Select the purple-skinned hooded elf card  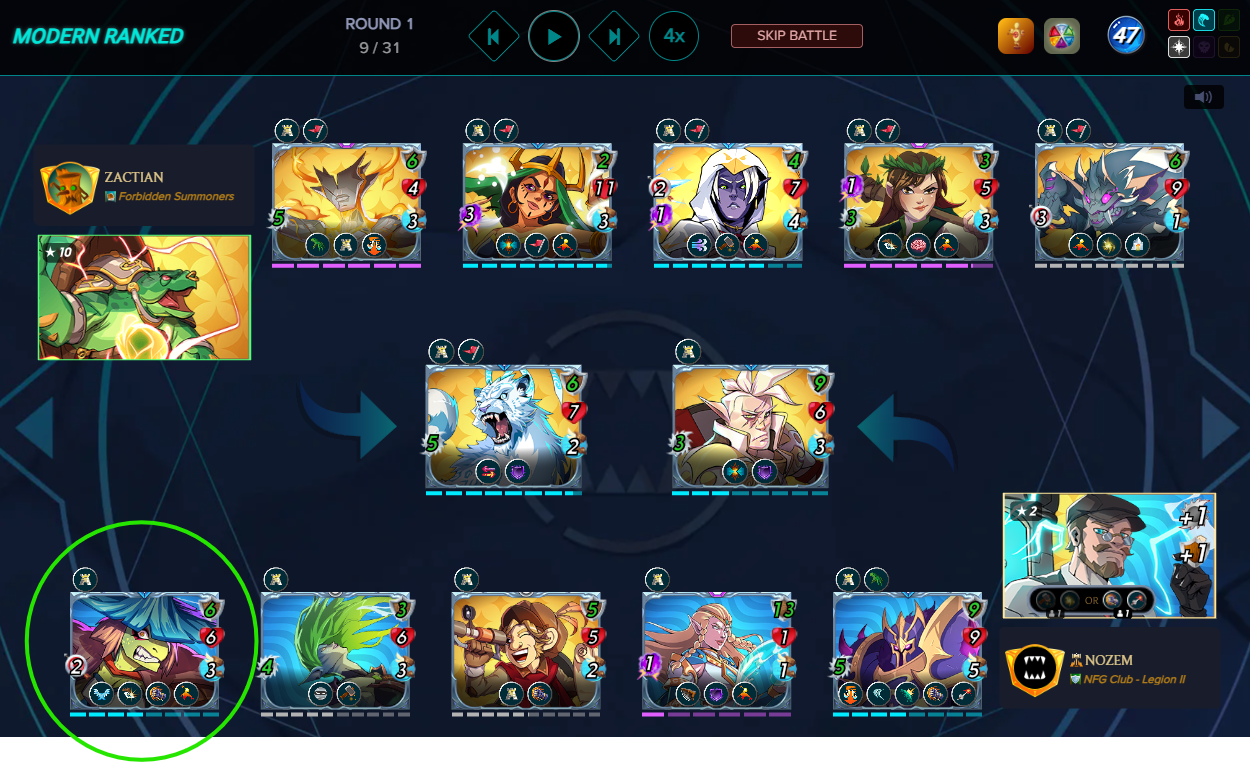[728, 202]
